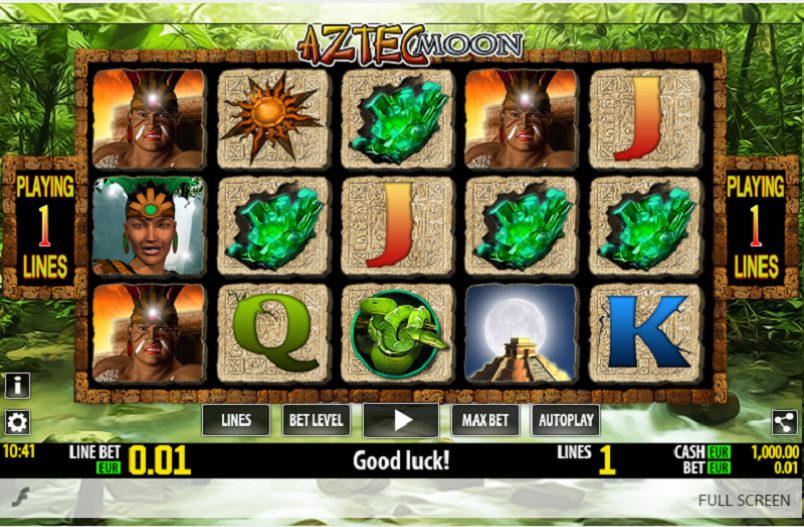Viewport: 804px width, 527px height.
Task: Set the Max Bet
Action: (485, 420)
